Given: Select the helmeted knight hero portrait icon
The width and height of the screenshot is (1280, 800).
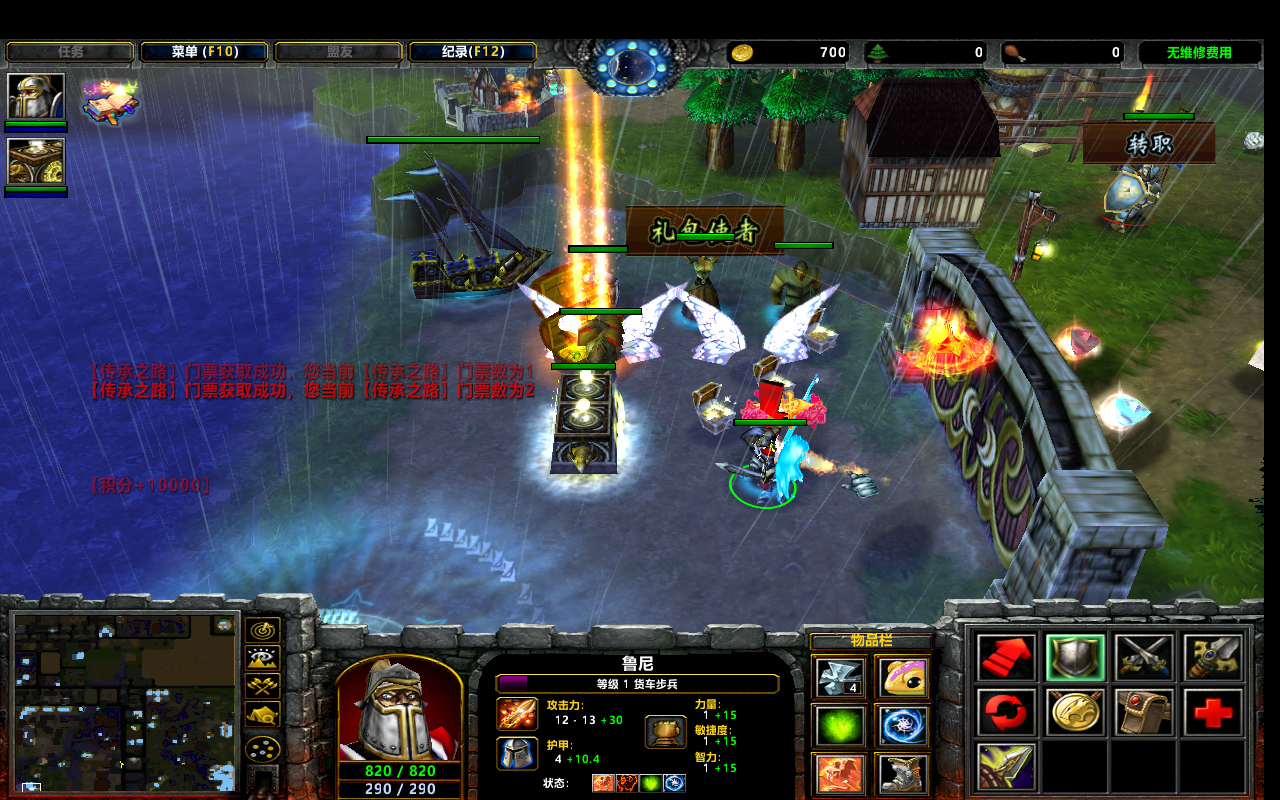Looking at the screenshot, I should tap(36, 97).
